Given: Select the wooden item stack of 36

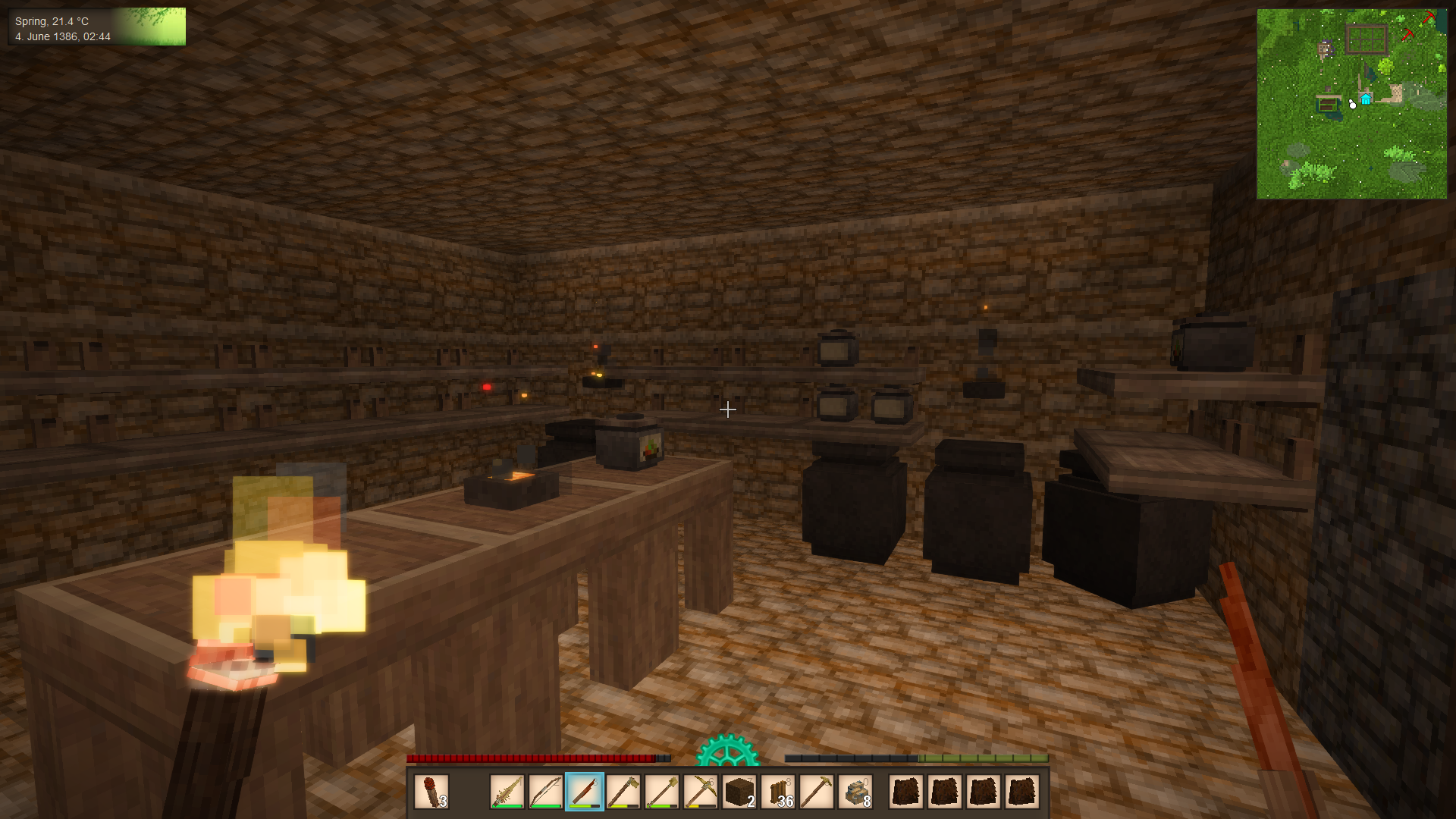Looking at the screenshot, I should click(x=778, y=792).
